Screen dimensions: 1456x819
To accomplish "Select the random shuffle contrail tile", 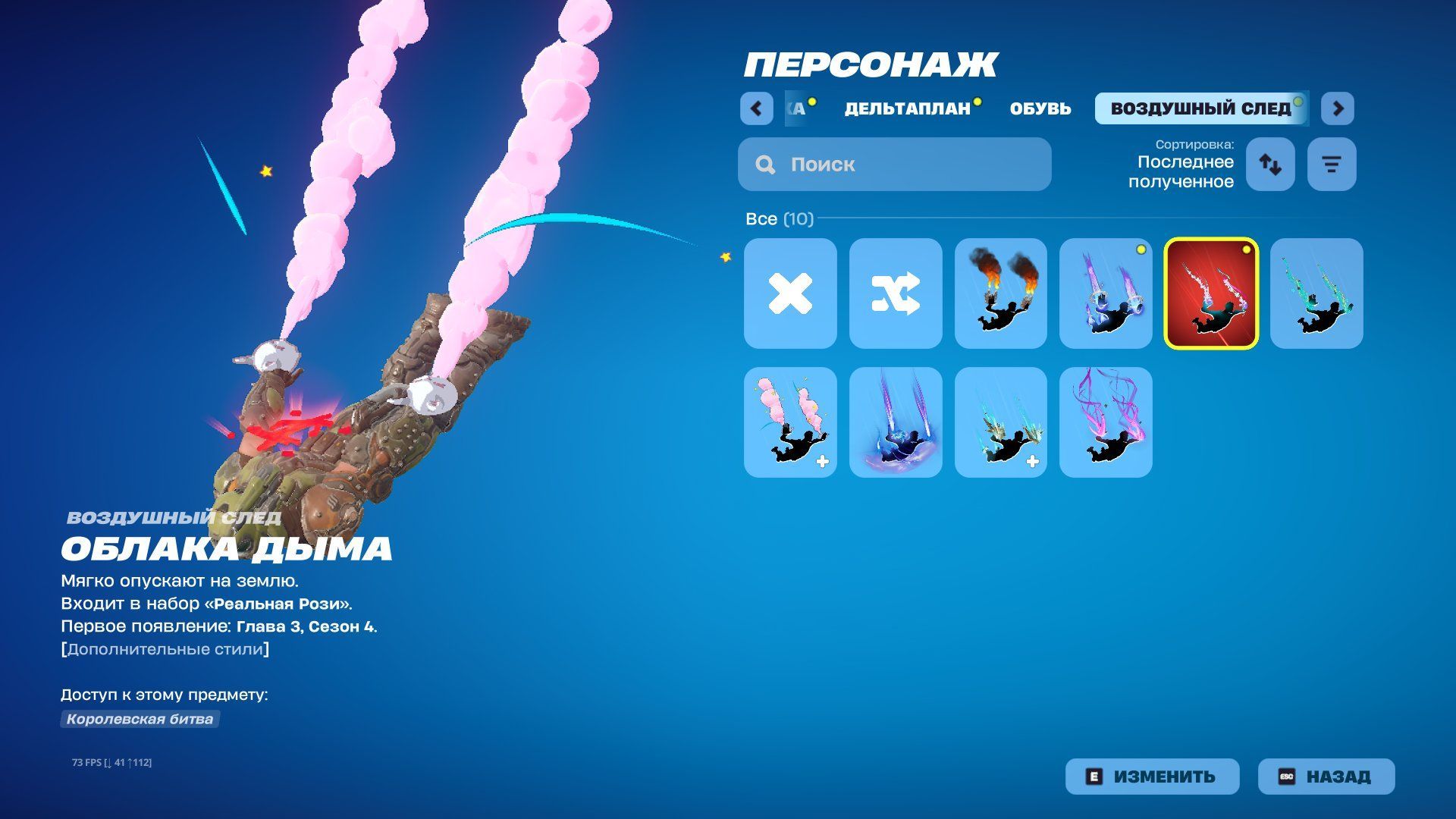I will [896, 293].
